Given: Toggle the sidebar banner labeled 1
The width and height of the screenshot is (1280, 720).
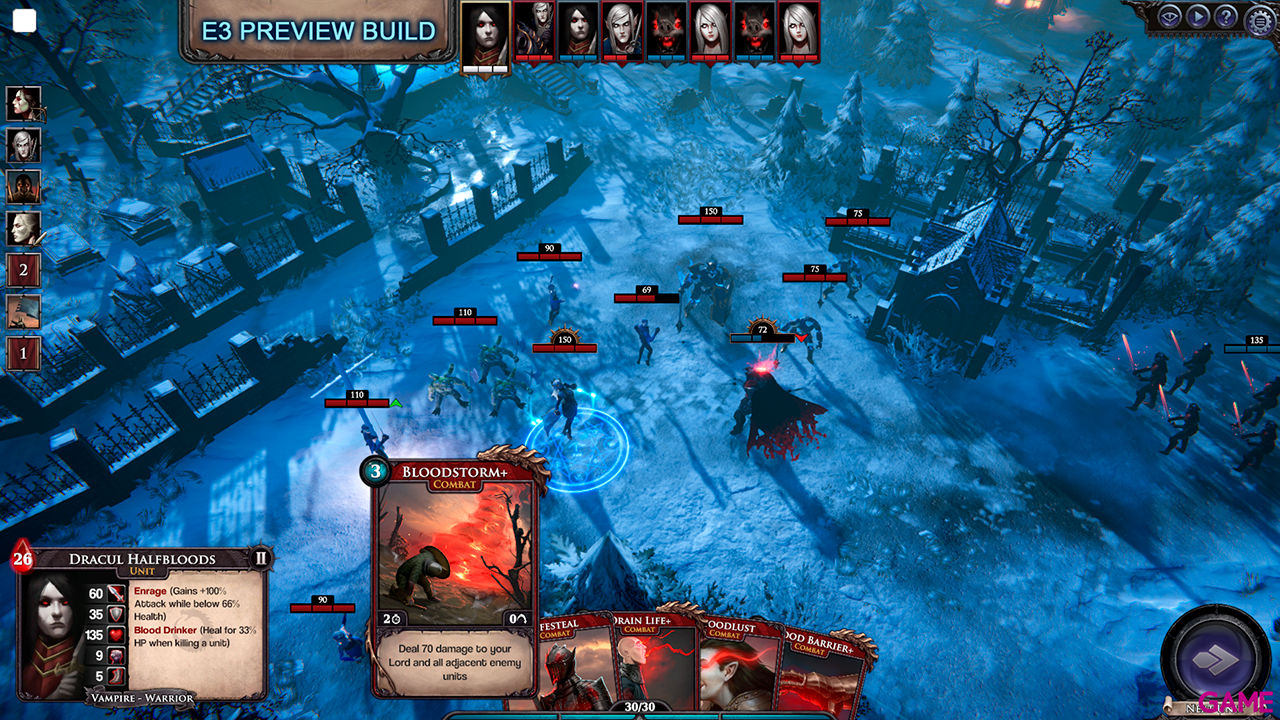Looking at the screenshot, I should coord(24,353).
